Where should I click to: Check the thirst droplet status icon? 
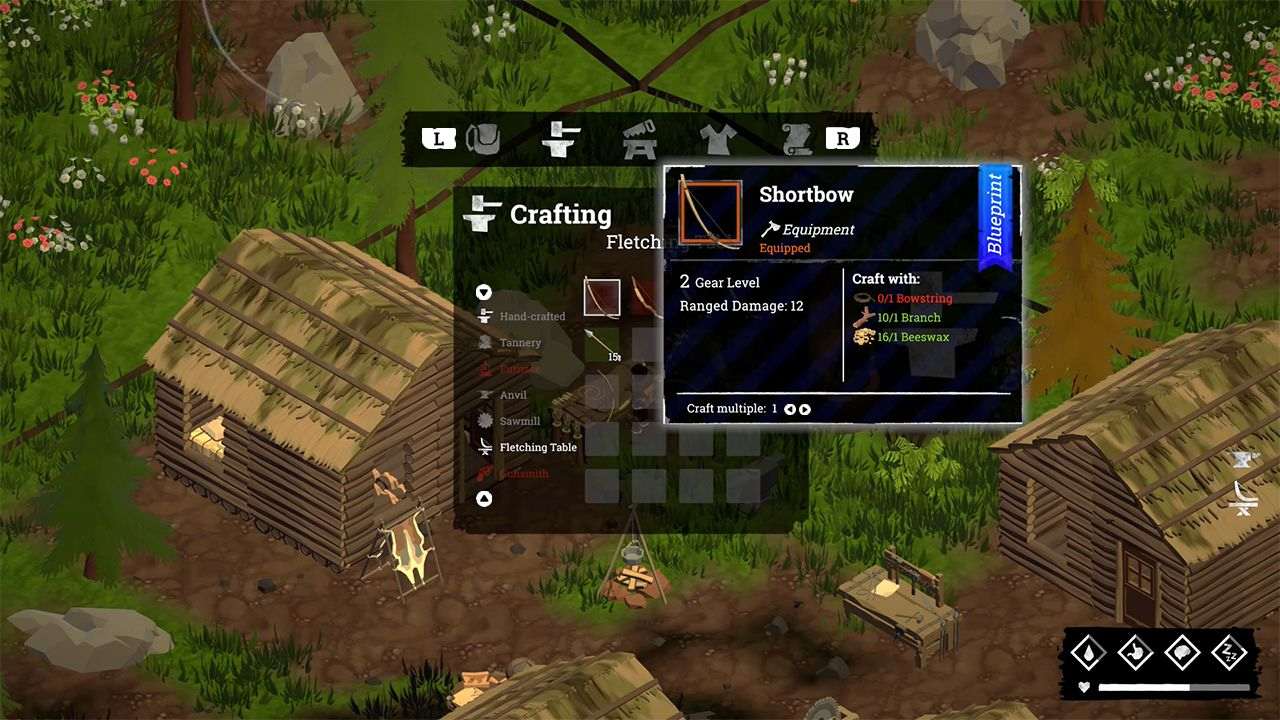pos(1089,653)
